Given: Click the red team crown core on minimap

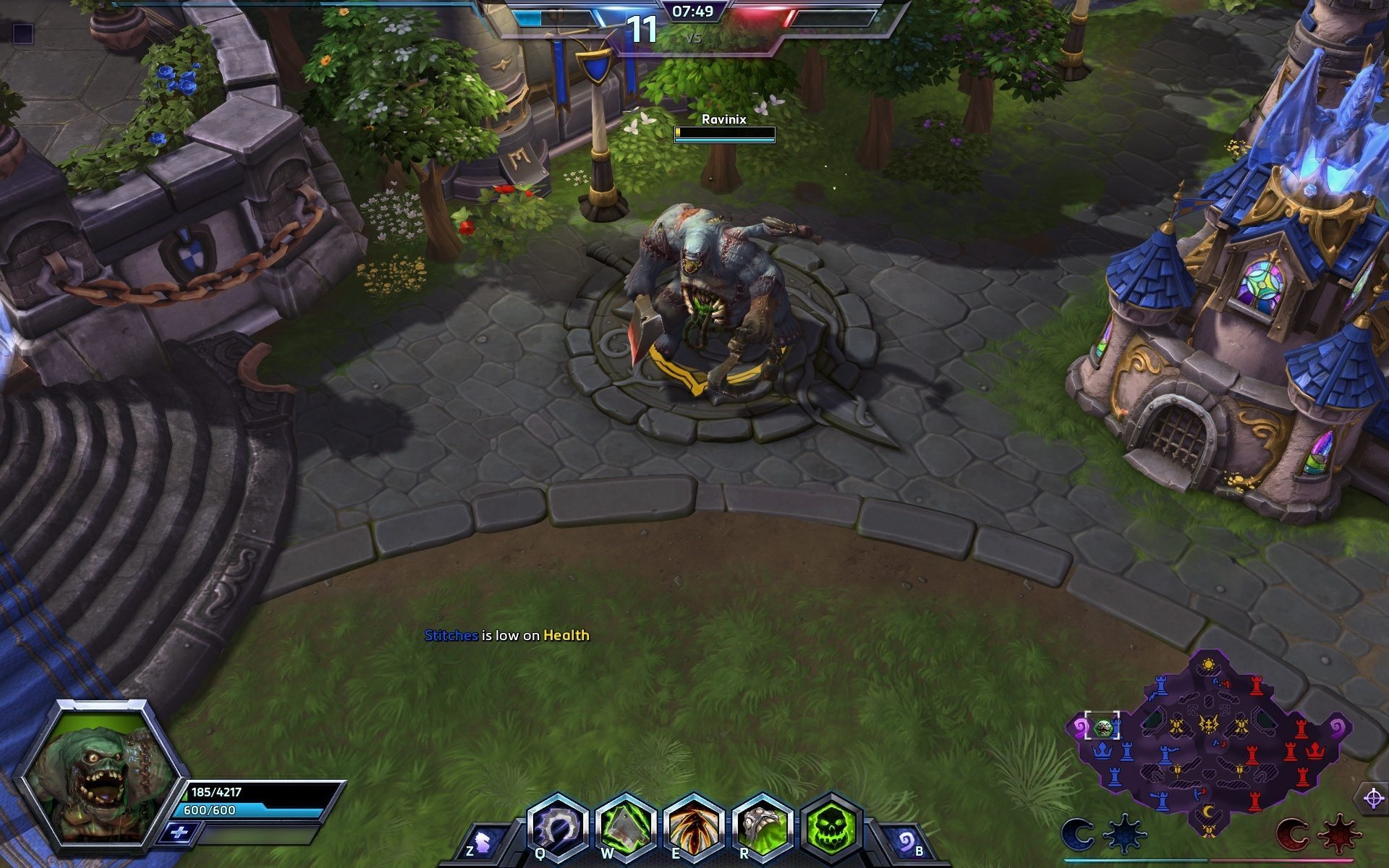Looking at the screenshot, I should [1315, 750].
